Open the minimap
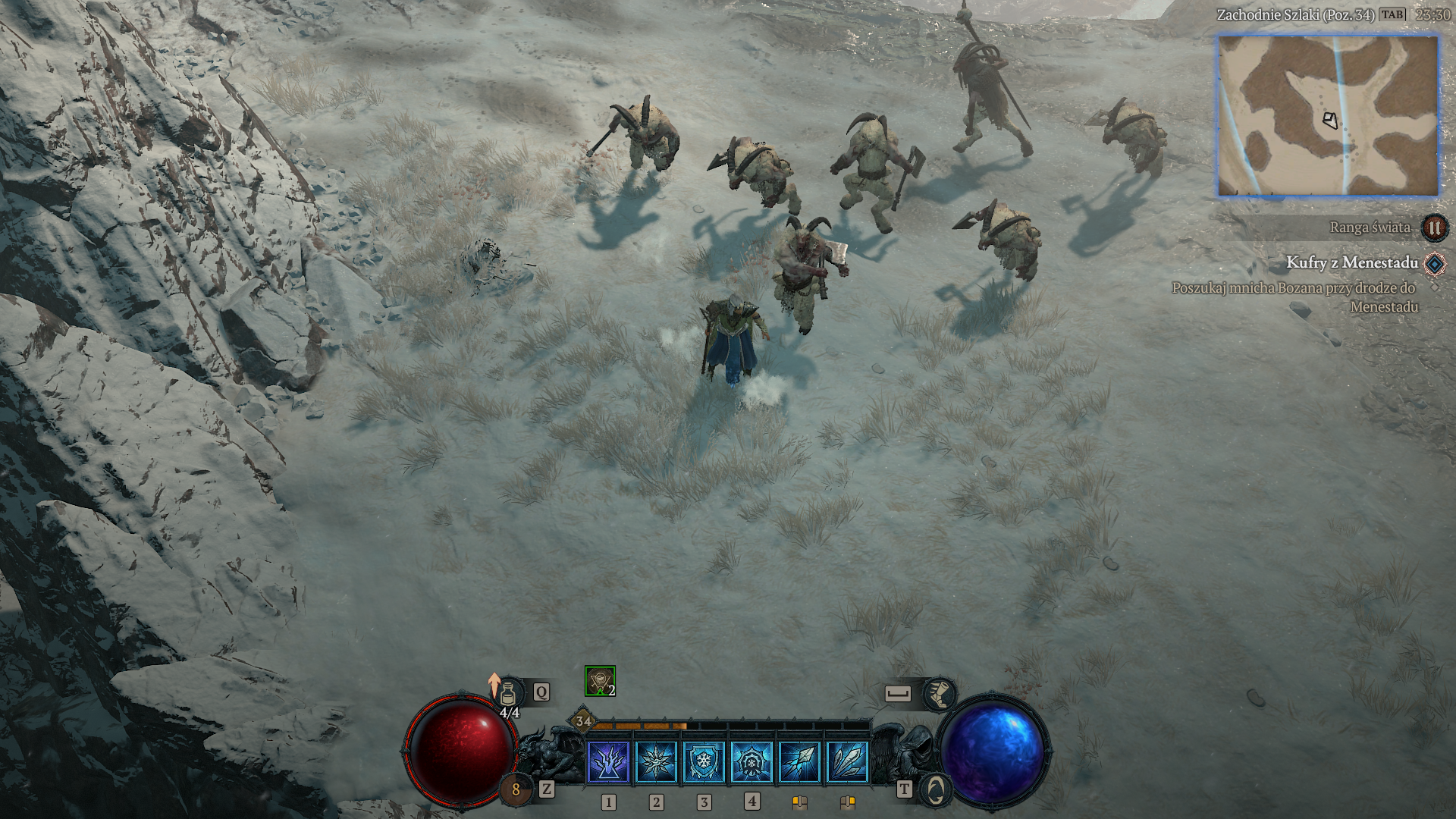 coord(1328,116)
